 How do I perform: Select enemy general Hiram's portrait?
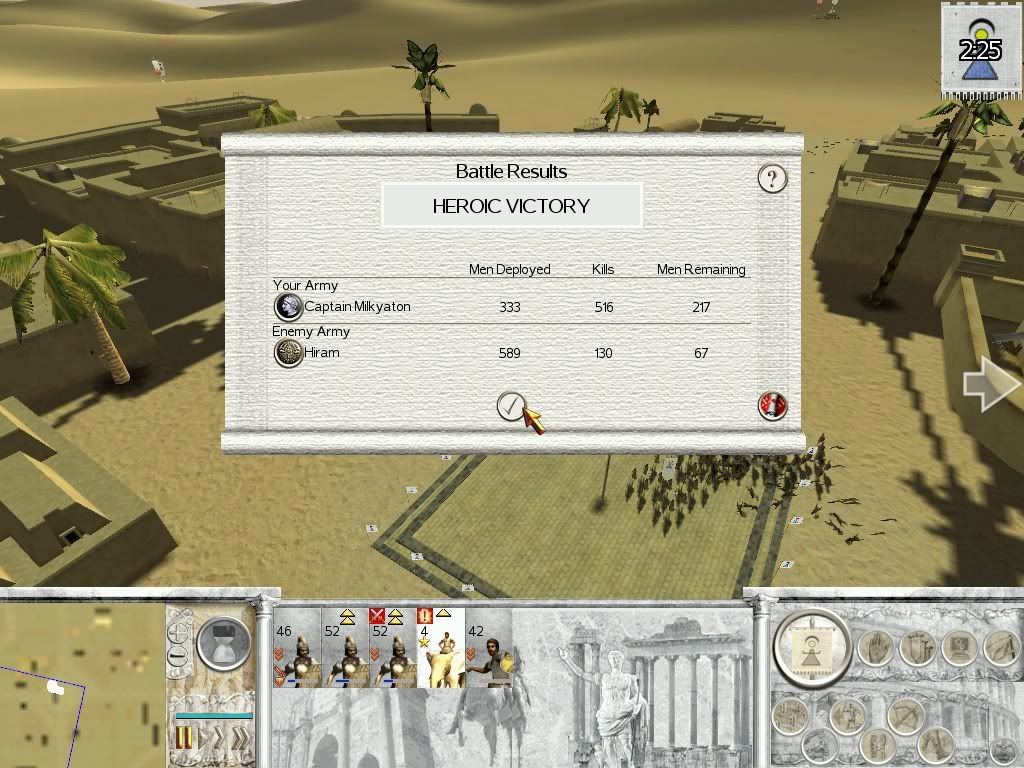[288, 353]
